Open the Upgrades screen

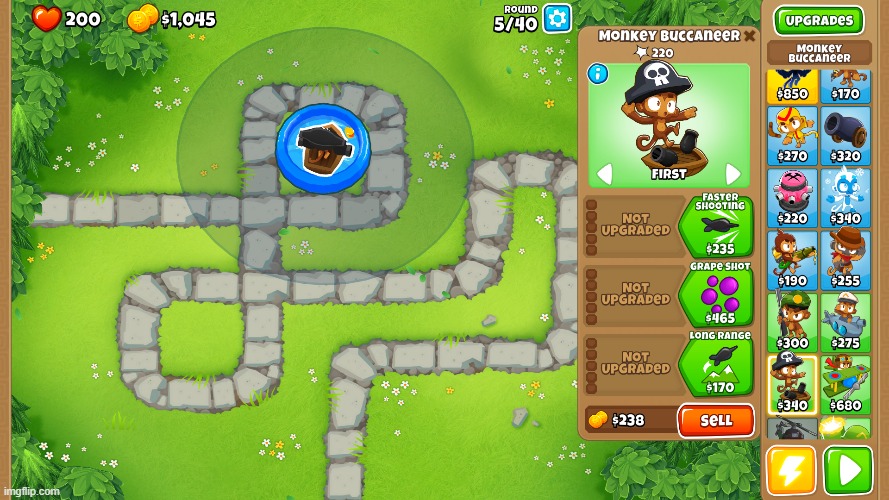[818, 20]
